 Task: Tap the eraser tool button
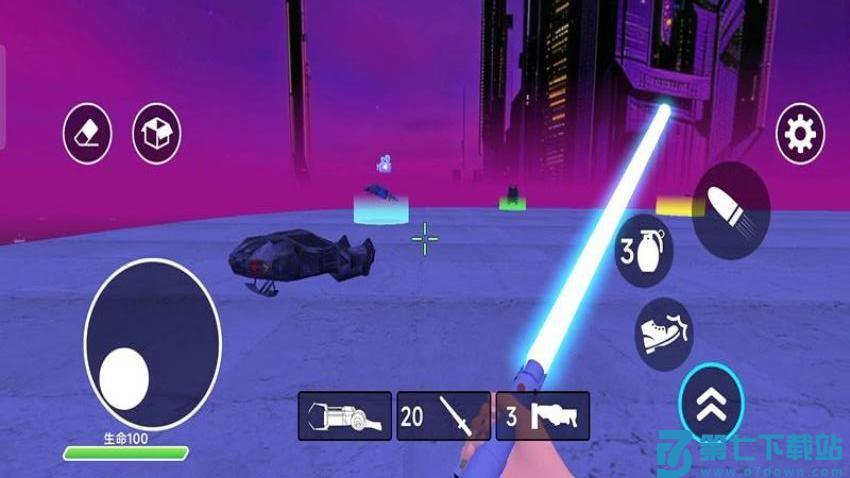tap(87, 133)
